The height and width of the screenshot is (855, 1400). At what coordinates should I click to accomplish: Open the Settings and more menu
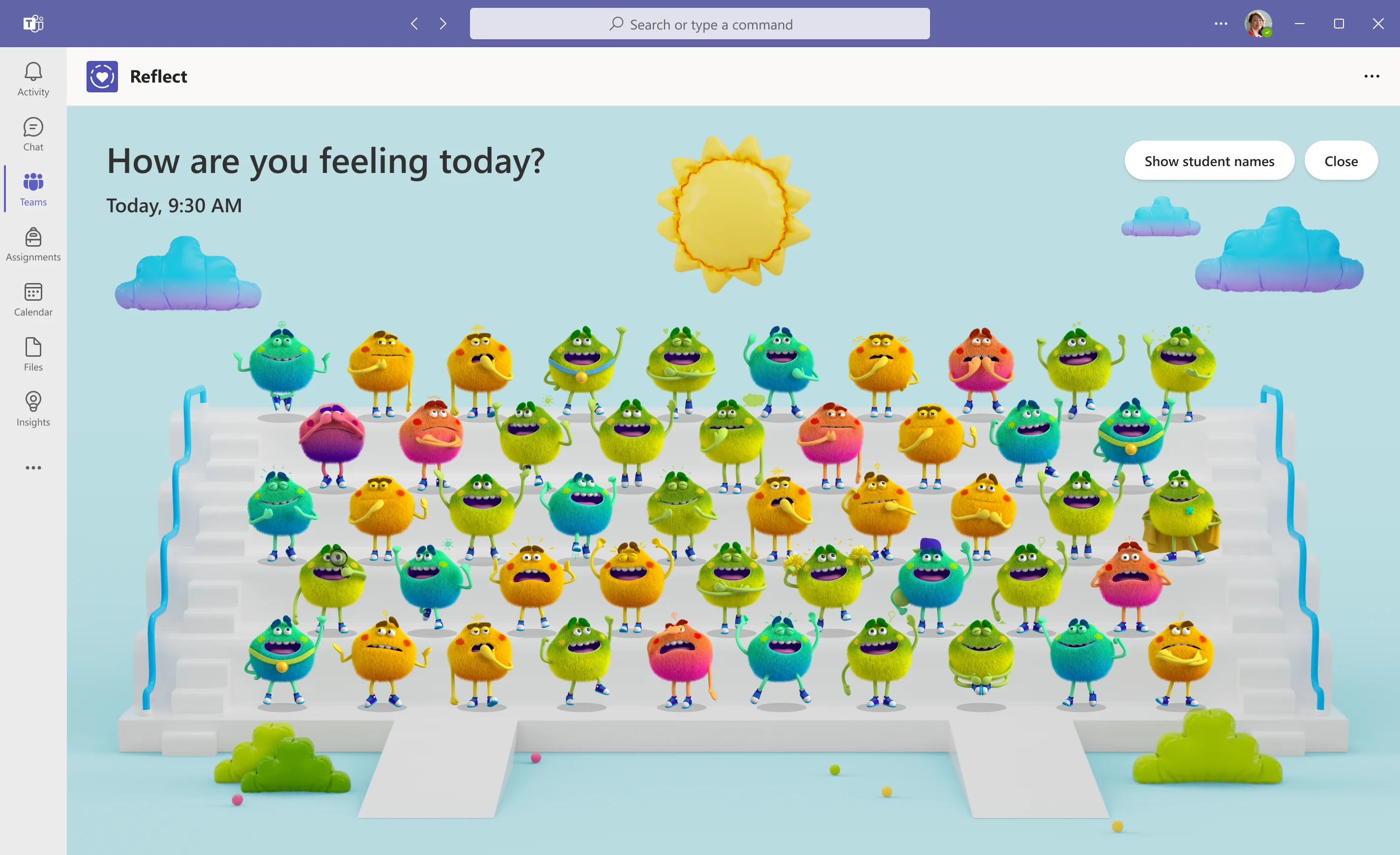point(1220,23)
